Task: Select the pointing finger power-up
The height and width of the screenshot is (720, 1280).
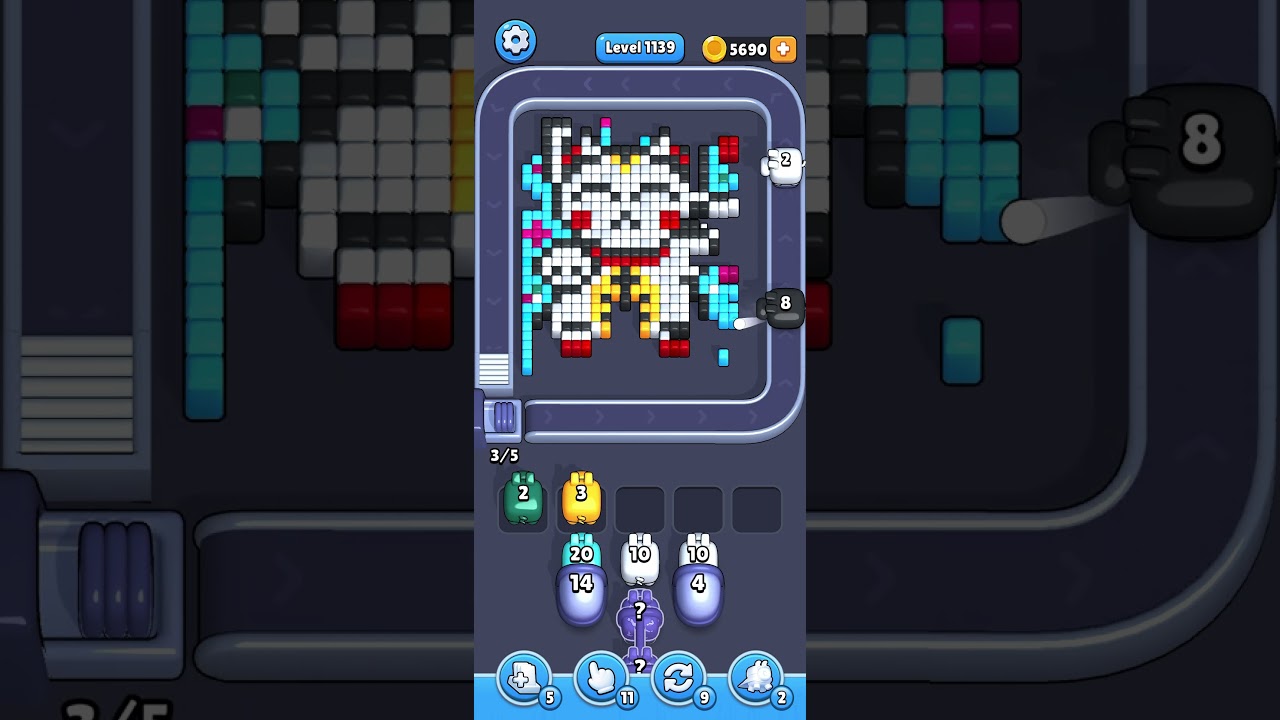Action: pos(601,679)
